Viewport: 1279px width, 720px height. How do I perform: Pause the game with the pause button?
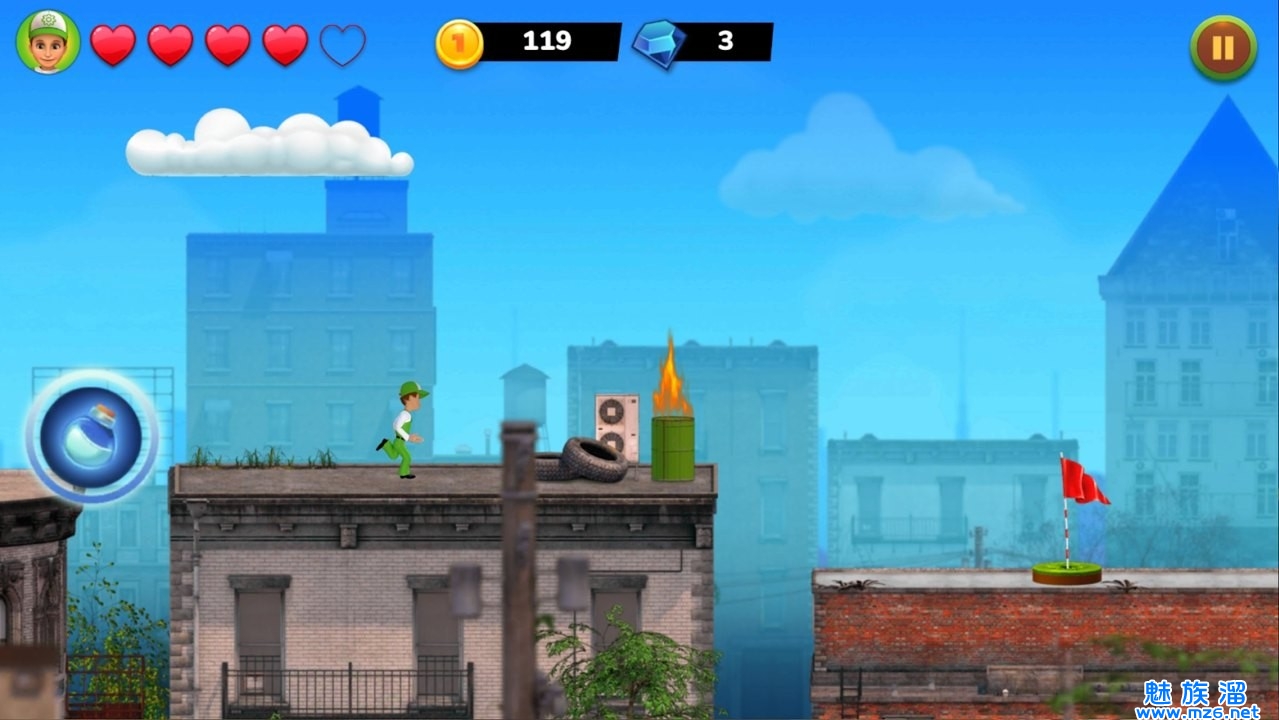click(x=1222, y=47)
